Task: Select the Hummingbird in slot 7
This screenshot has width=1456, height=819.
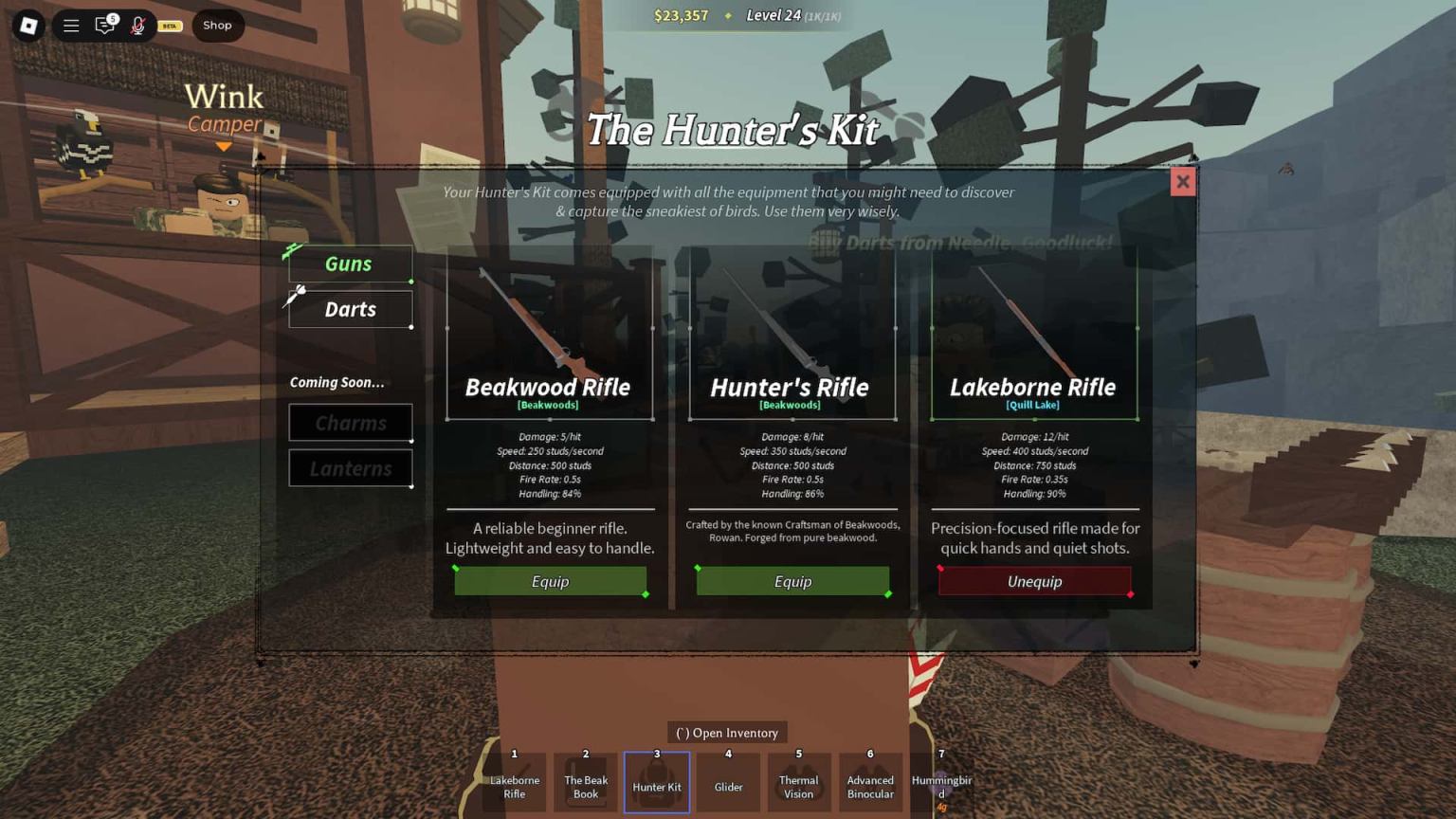Action: (941, 782)
